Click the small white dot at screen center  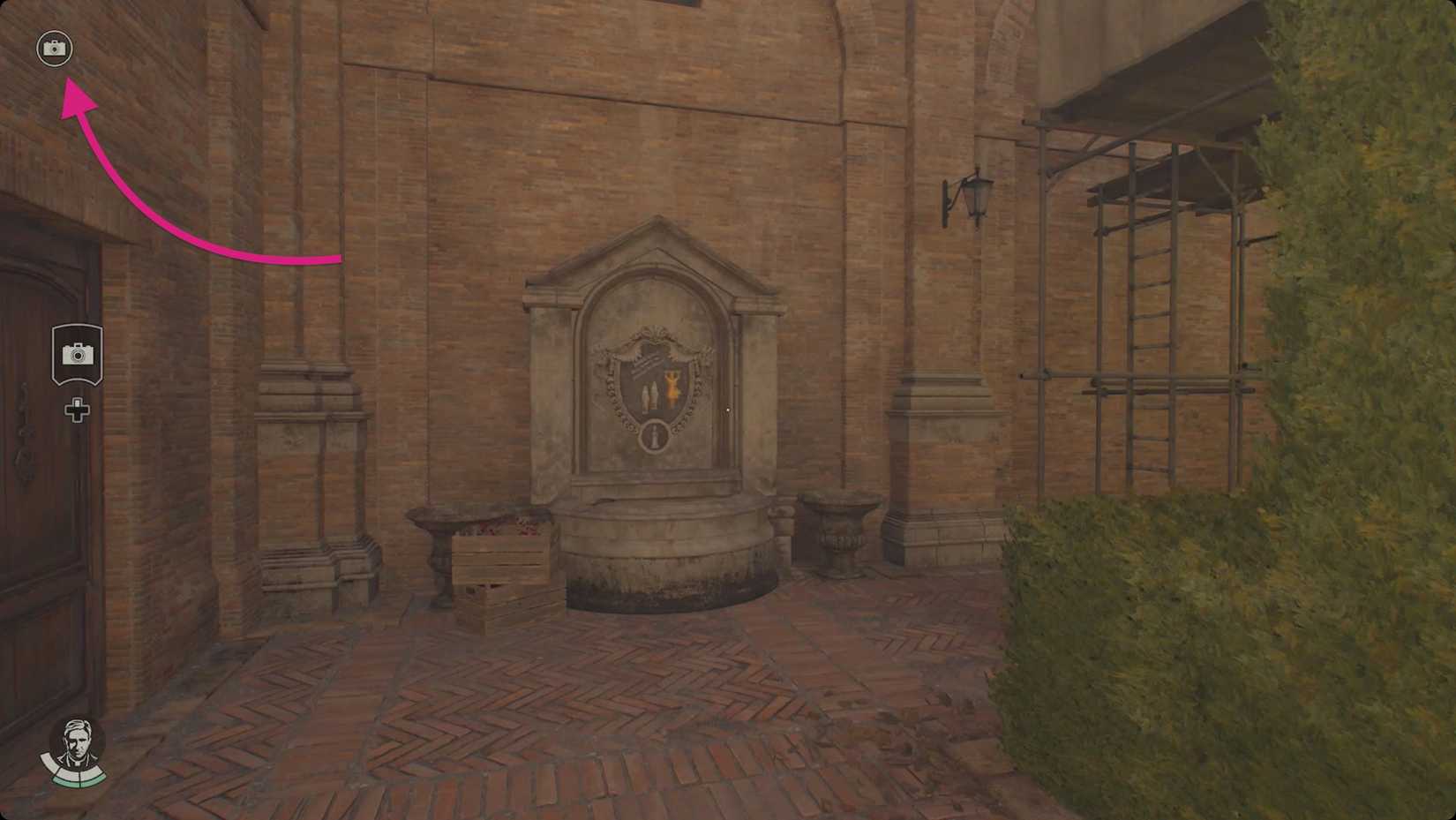[x=727, y=409]
